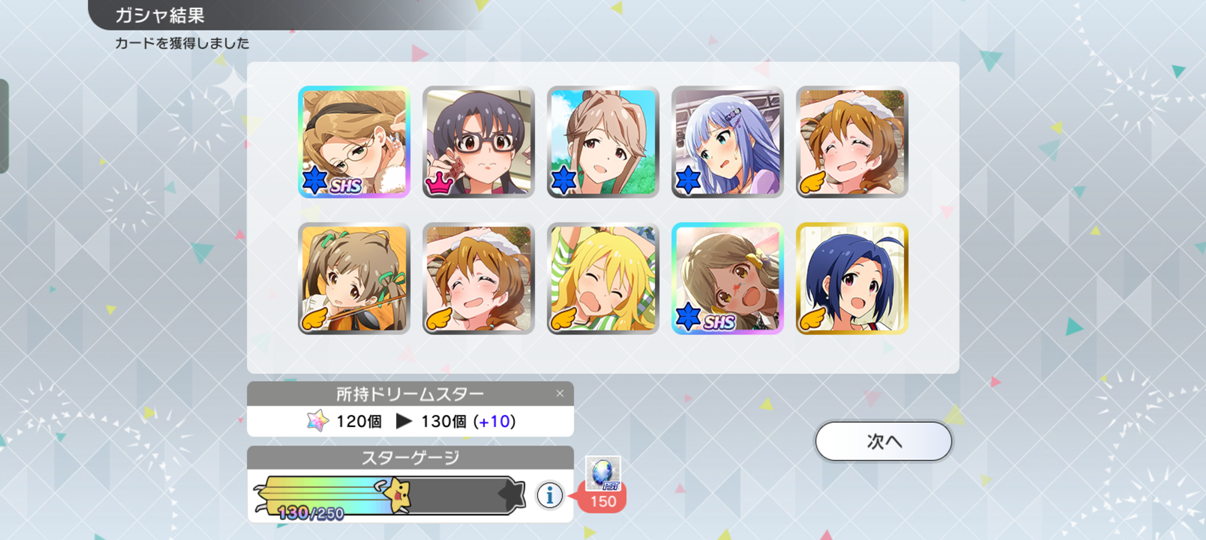
Task: Tap the 次へ (Next) button
Action: (x=883, y=441)
